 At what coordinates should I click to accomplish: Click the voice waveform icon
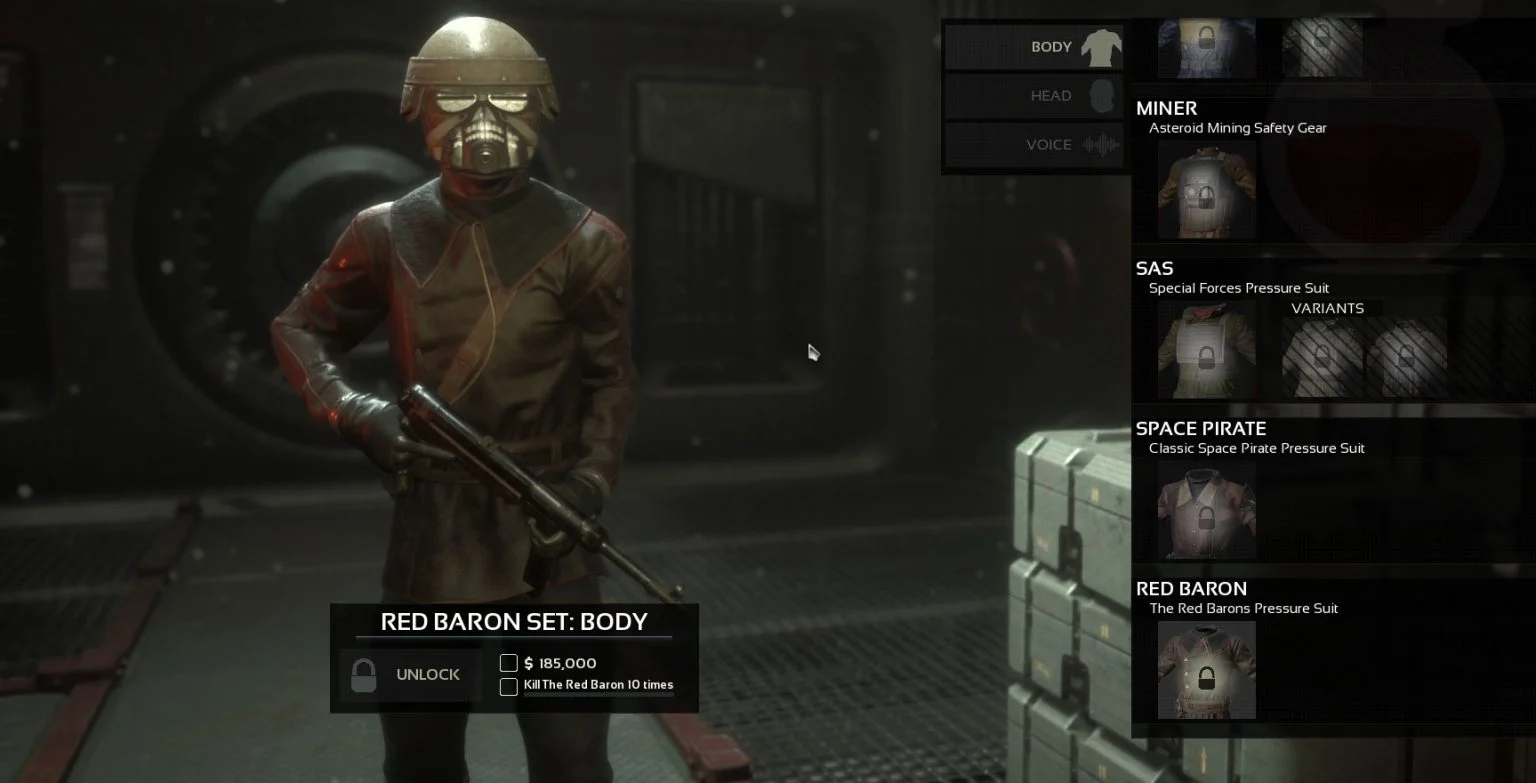(x=1101, y=144)
